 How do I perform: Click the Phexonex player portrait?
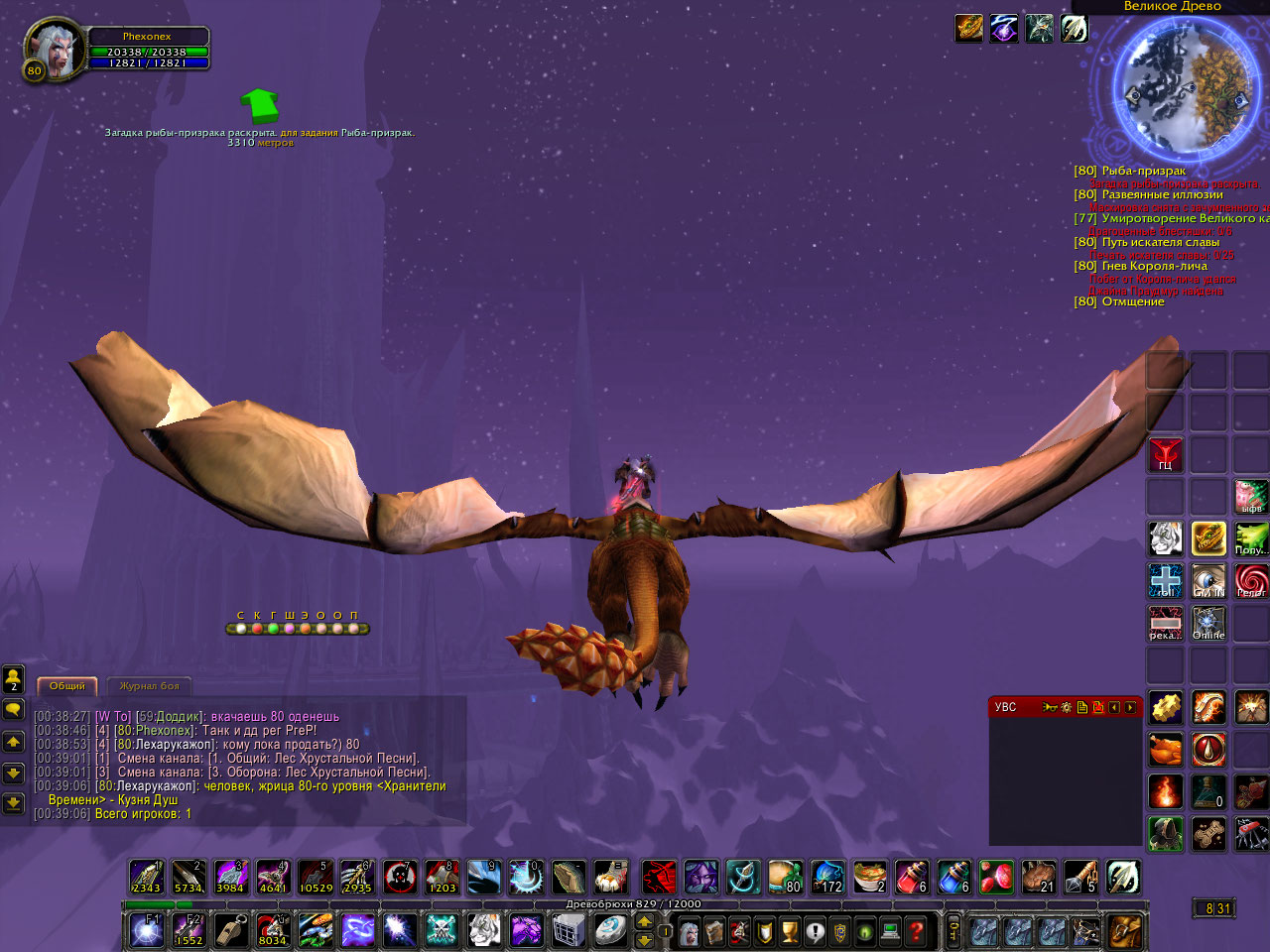pos(56,49)
